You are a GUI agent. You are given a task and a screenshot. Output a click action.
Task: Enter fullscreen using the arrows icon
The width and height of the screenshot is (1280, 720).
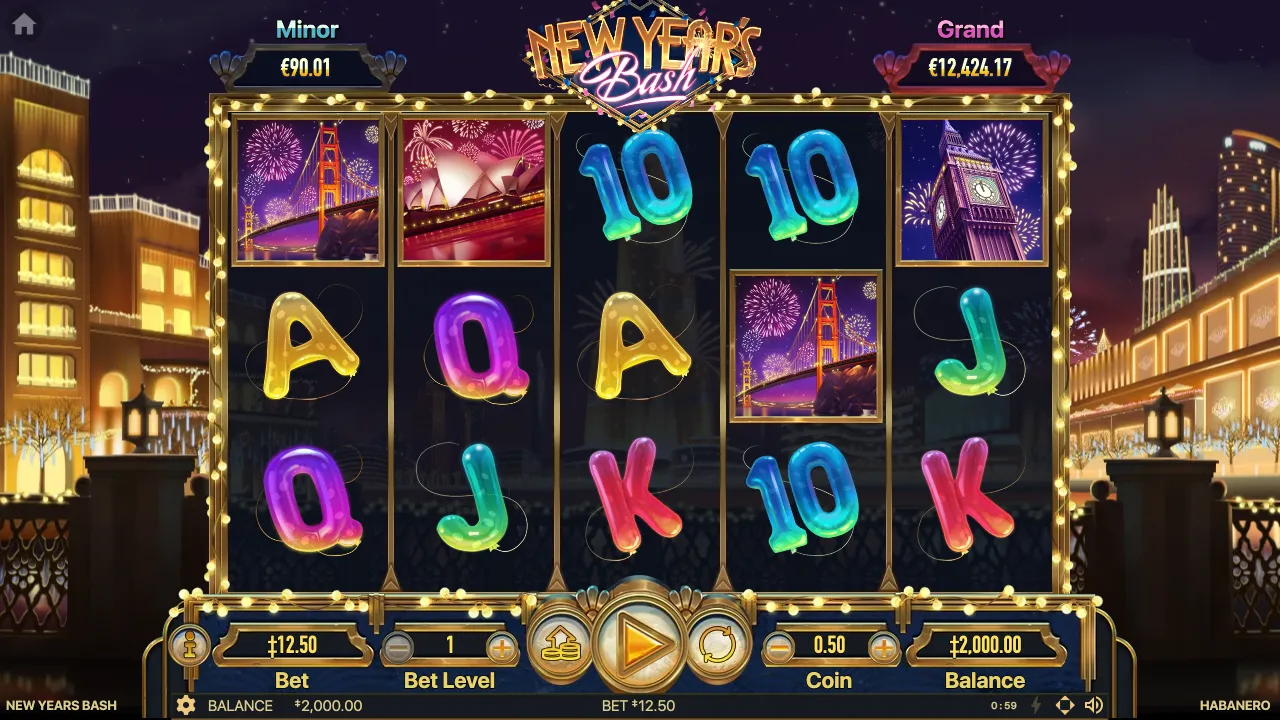[1065, 706]
